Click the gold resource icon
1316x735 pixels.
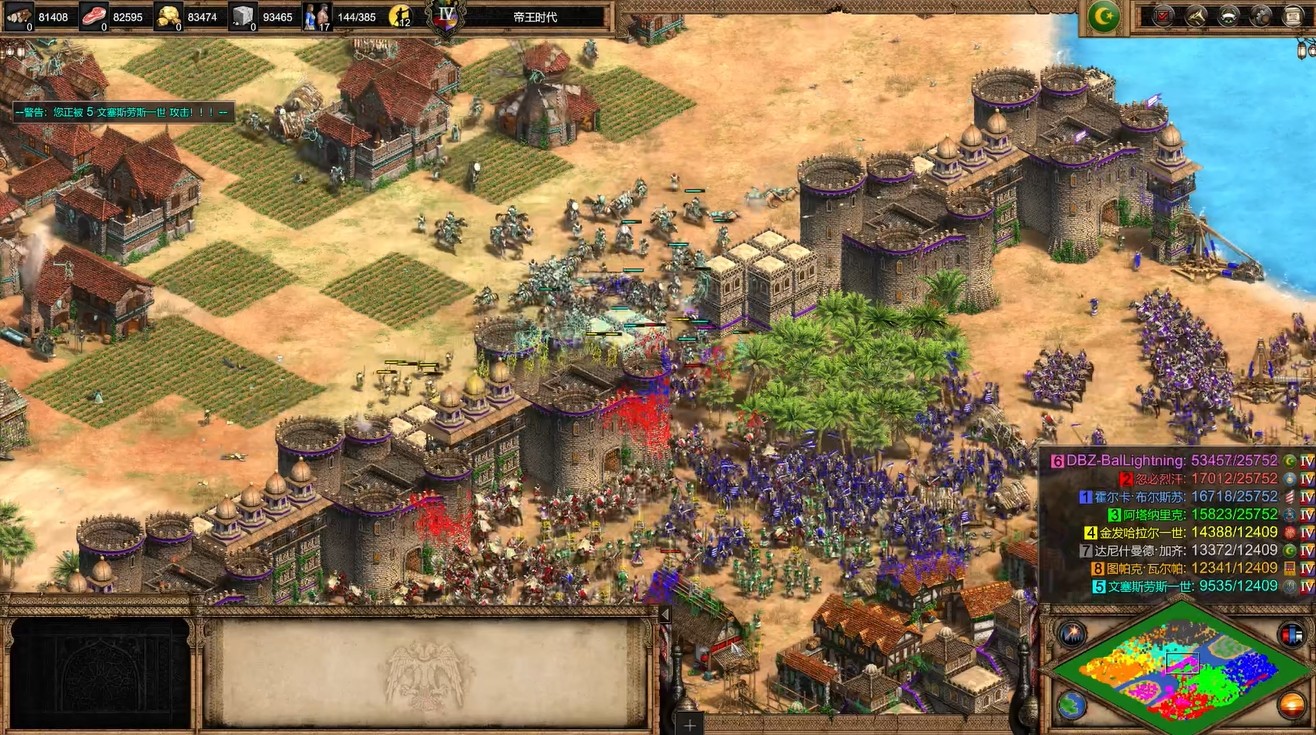168,16
